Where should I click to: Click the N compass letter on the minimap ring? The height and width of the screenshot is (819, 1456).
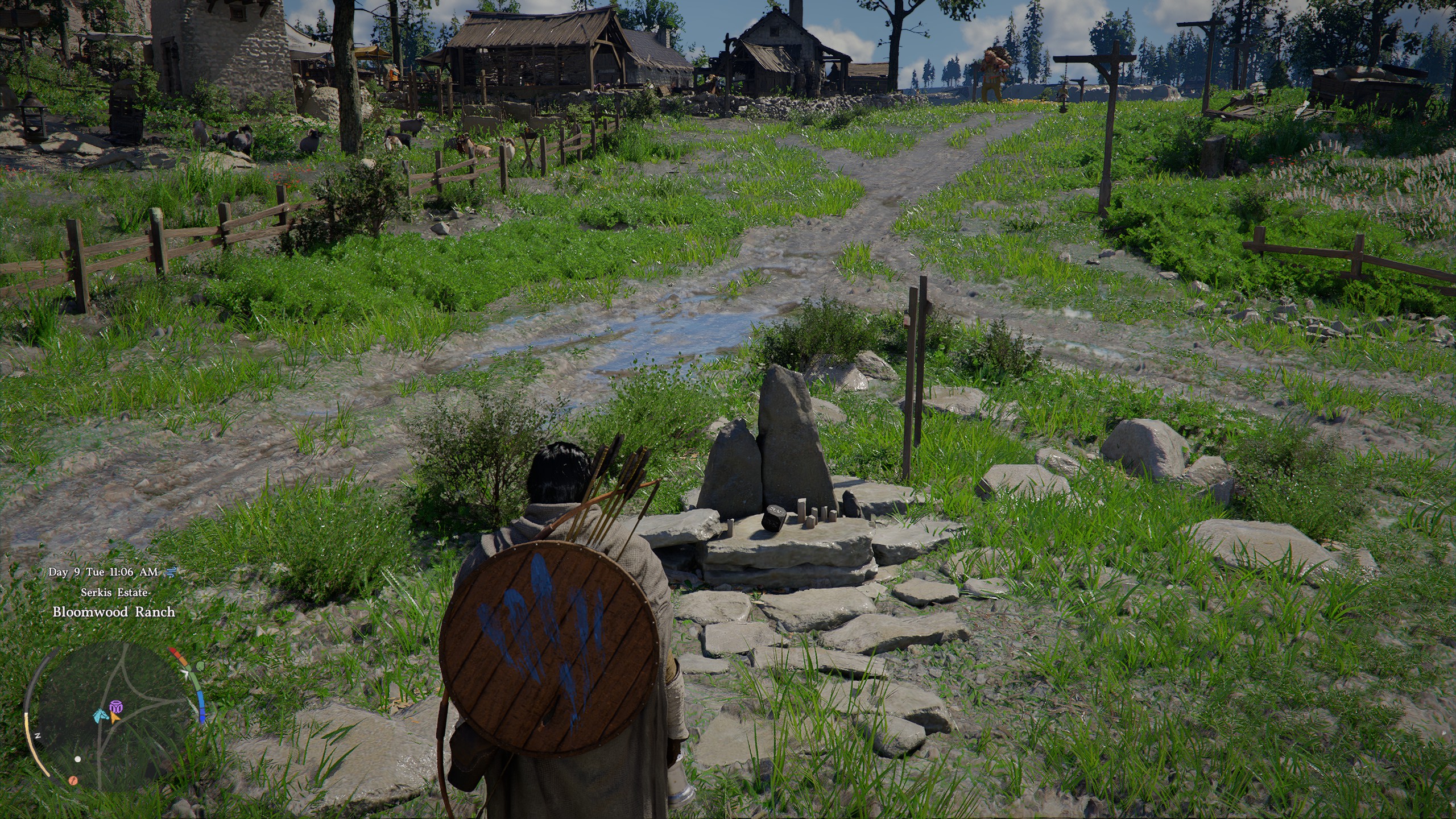(38, 735)
